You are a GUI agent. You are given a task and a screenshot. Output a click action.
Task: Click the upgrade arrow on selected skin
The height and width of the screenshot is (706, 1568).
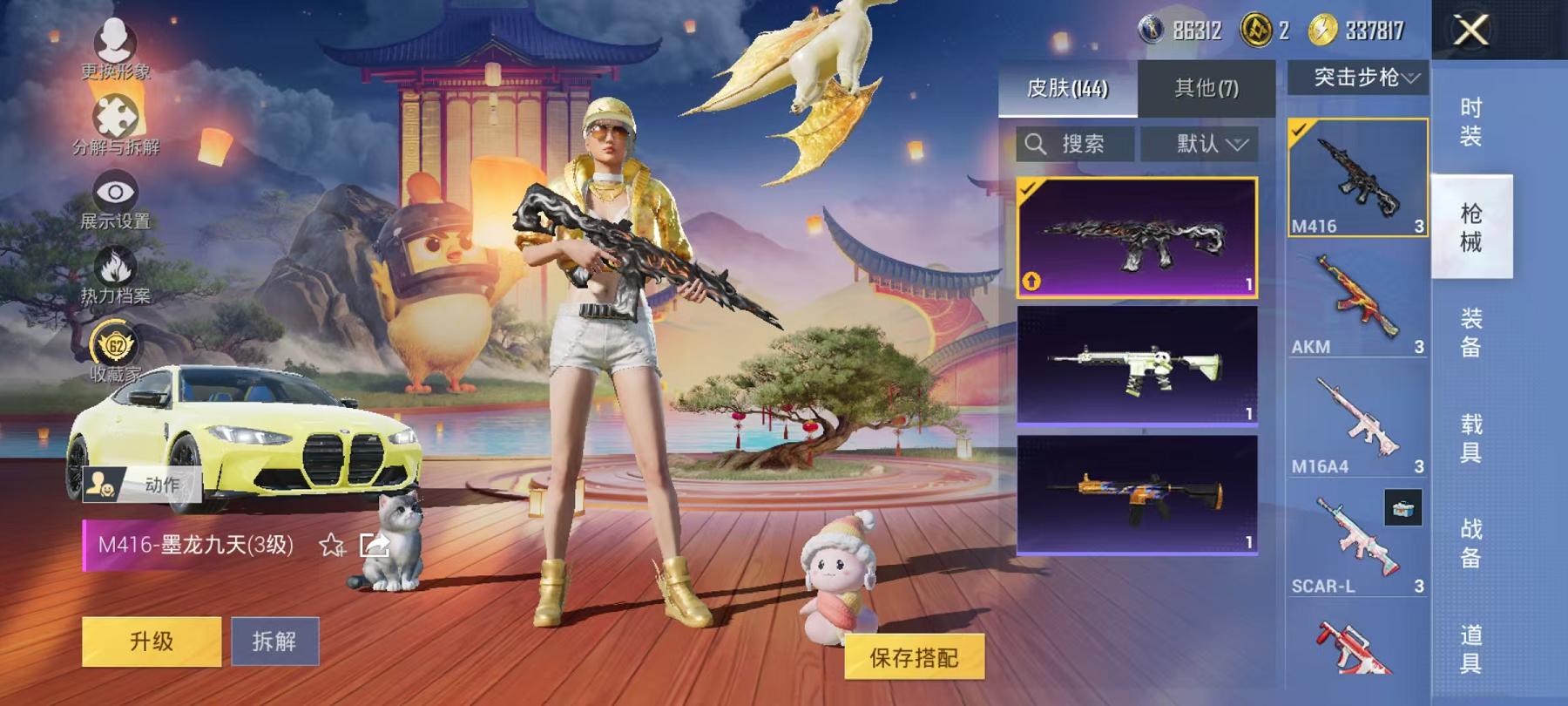coord(1031,282)
